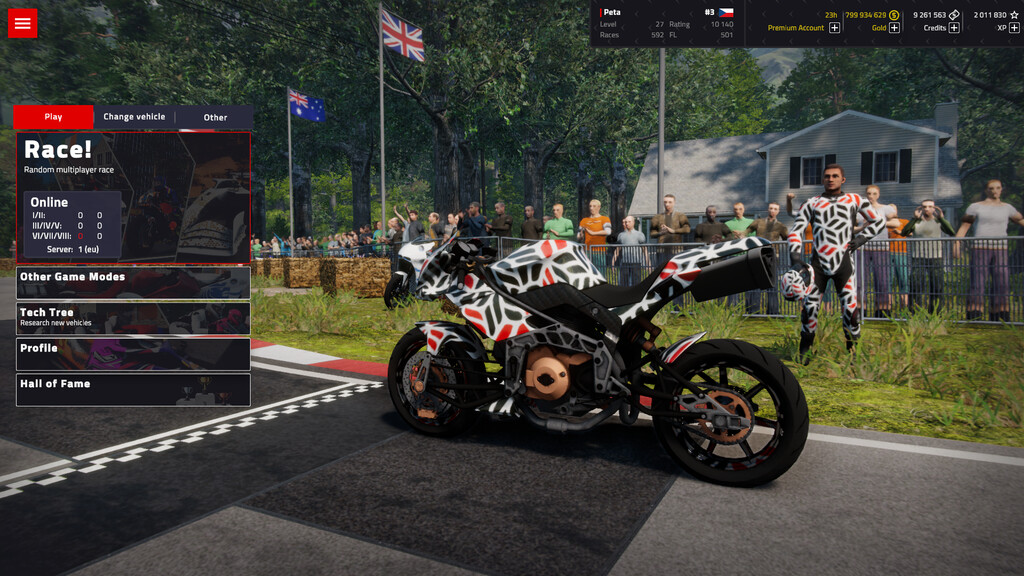Viewport: 1024px width, 576px height.
Task: Buy more Gold using the plus button
Action: pos(894,28)
